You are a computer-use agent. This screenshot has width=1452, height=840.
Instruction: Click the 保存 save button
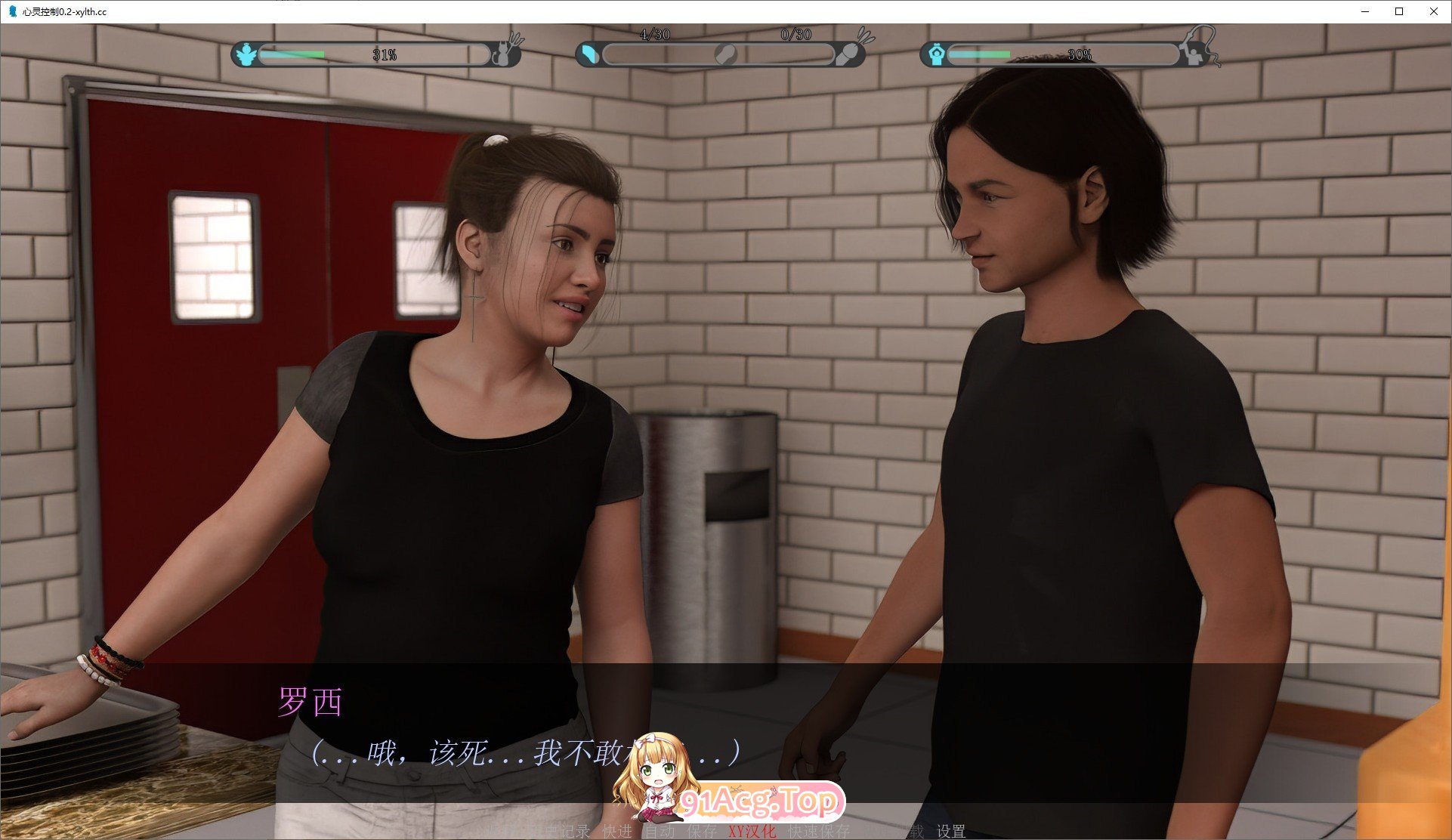point(701,831)
